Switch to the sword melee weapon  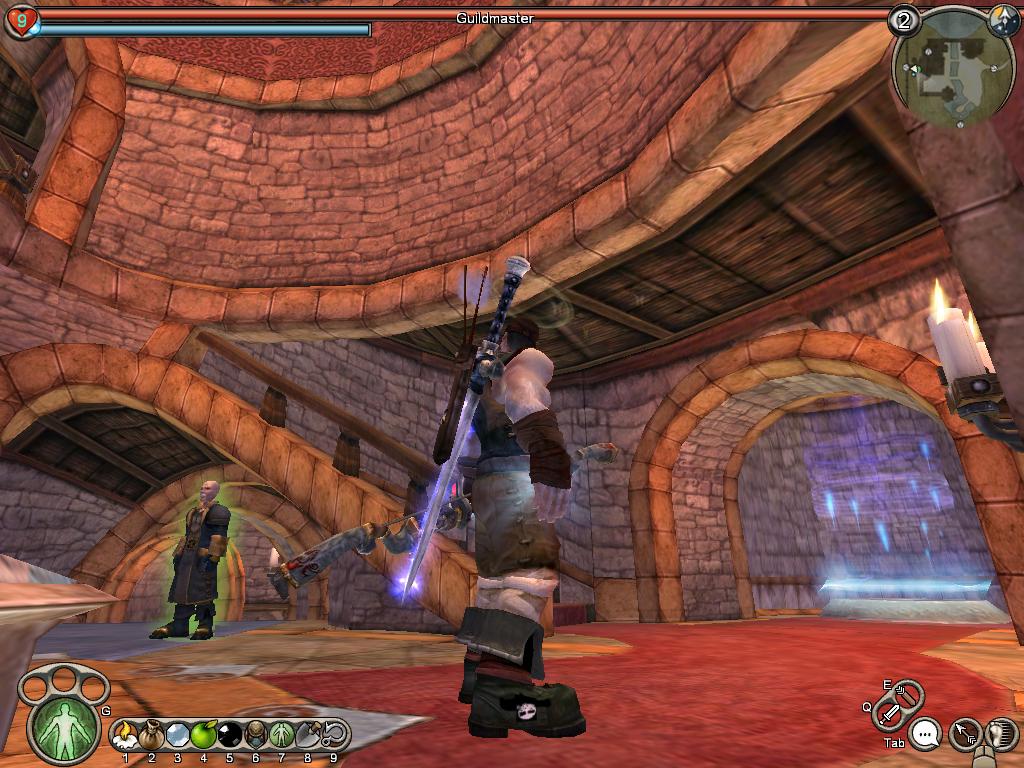[888, 714]
